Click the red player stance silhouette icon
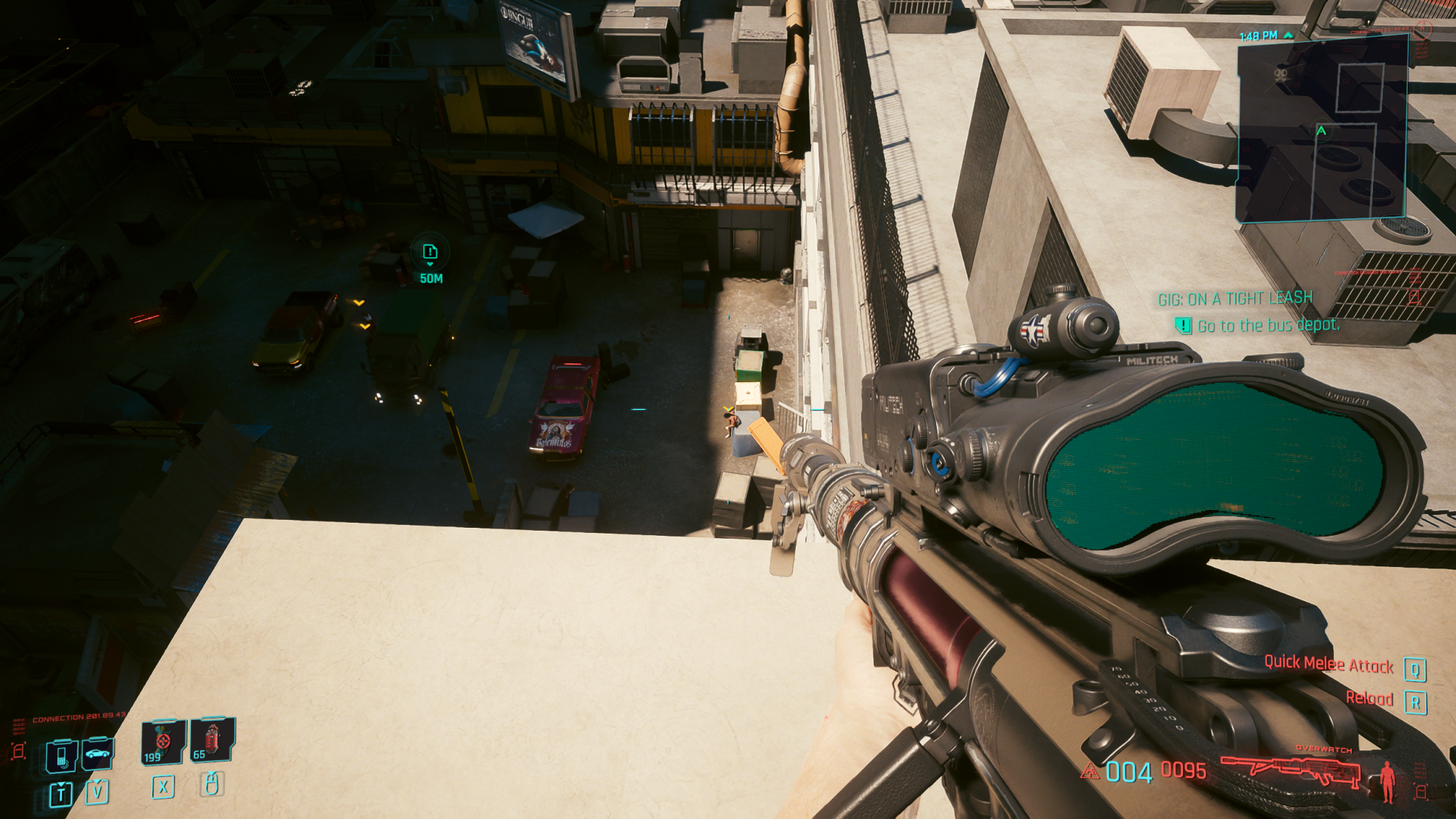 pos(1388,781)
